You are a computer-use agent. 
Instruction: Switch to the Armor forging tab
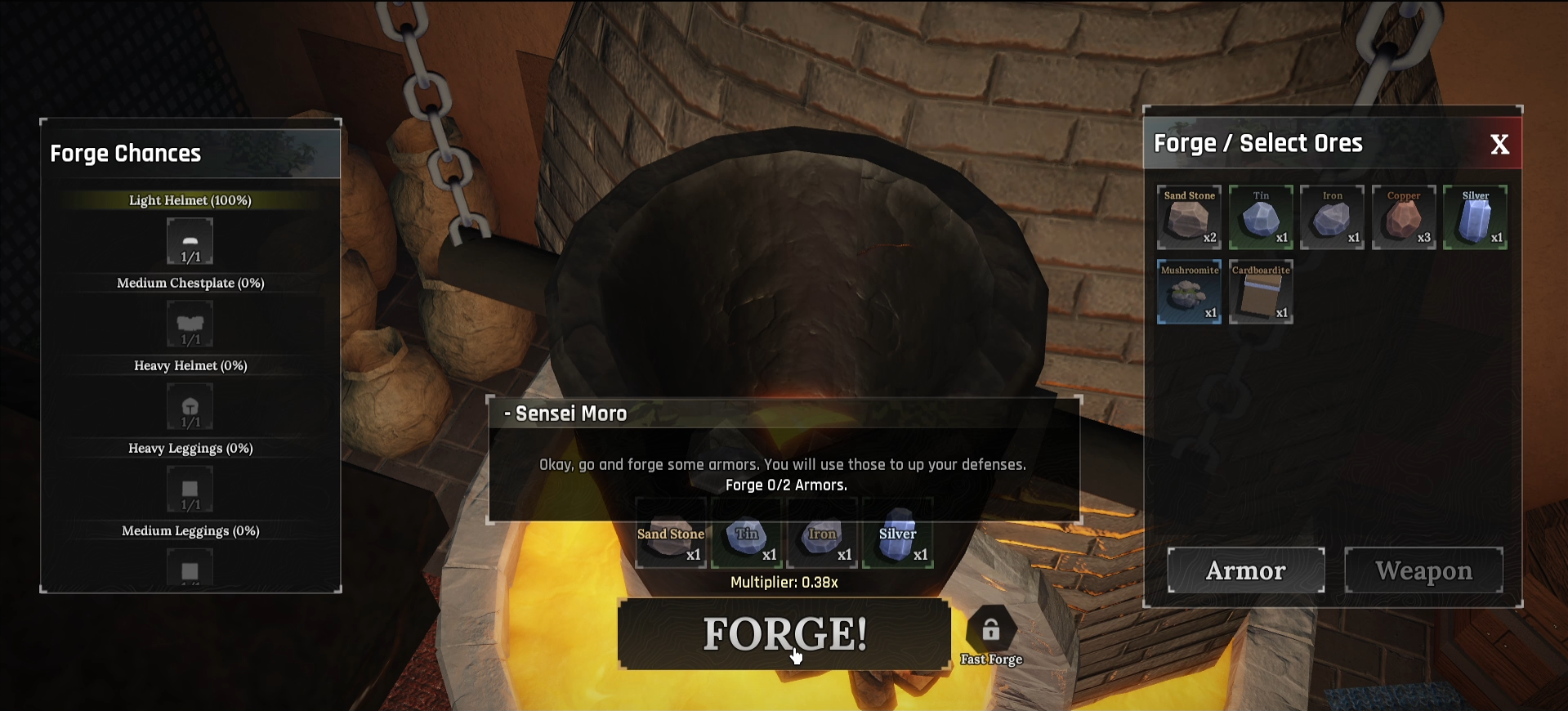1245,570
